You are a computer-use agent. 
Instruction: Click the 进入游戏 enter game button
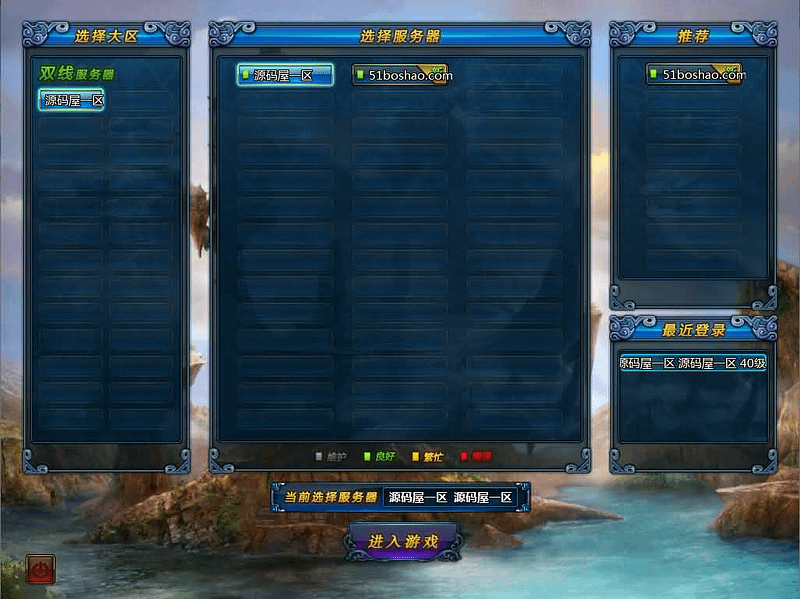[403, 541]
